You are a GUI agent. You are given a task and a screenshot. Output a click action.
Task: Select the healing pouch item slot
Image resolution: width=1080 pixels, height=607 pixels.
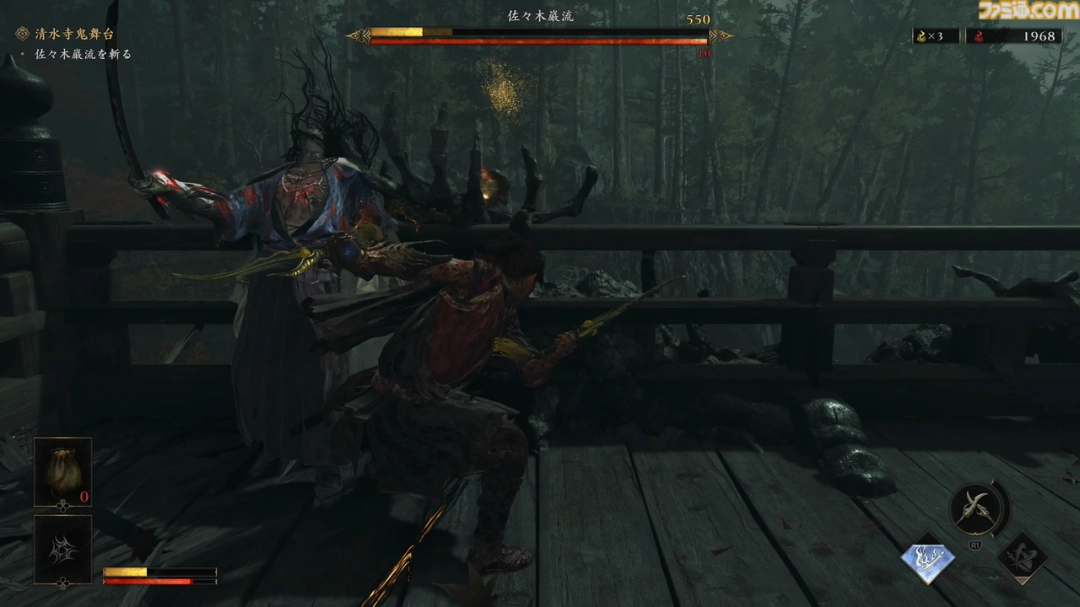point(63,471)
